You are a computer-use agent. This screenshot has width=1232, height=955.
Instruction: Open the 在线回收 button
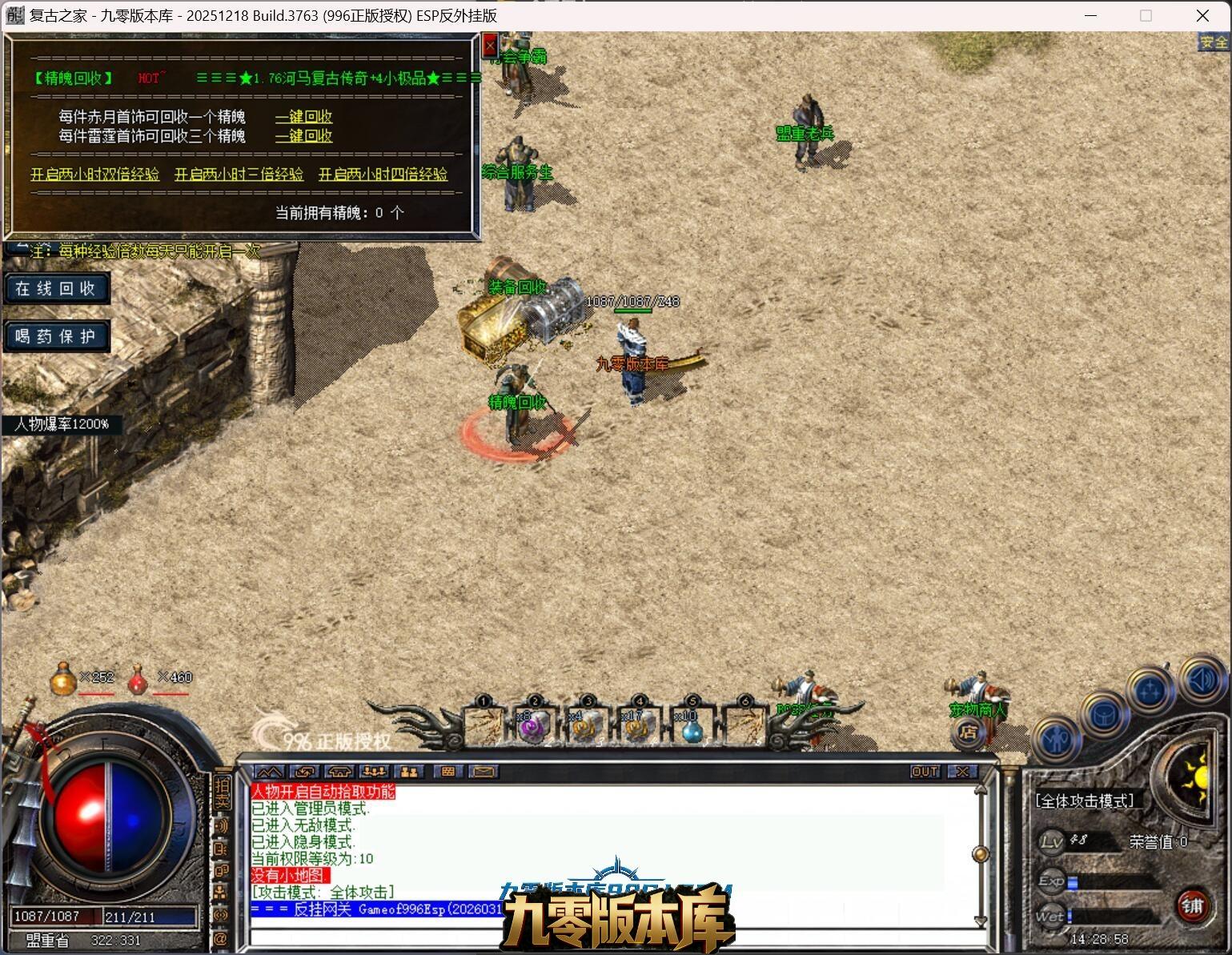coord(56,288)
